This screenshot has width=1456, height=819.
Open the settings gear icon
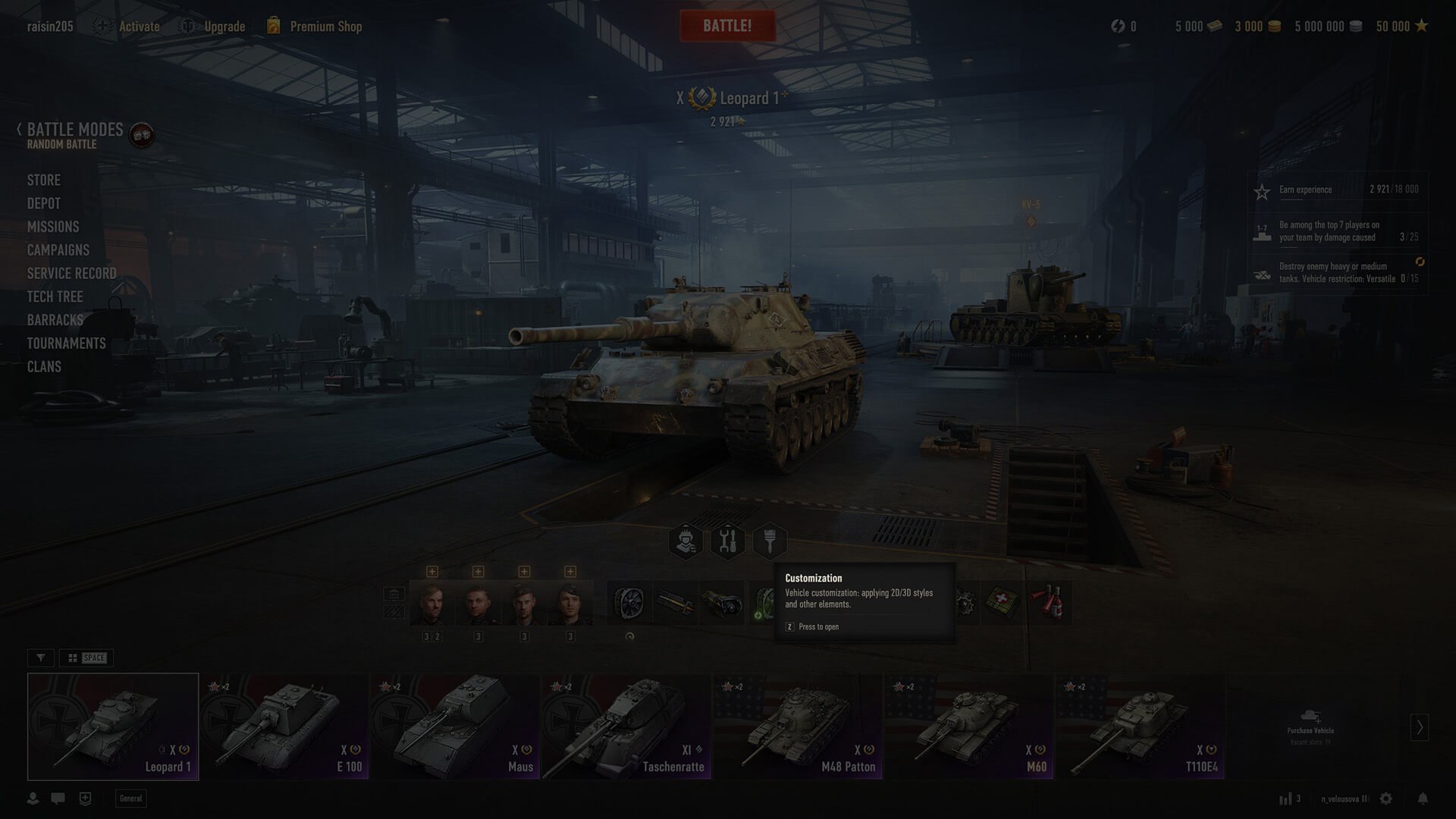(x=1386, y=799)
